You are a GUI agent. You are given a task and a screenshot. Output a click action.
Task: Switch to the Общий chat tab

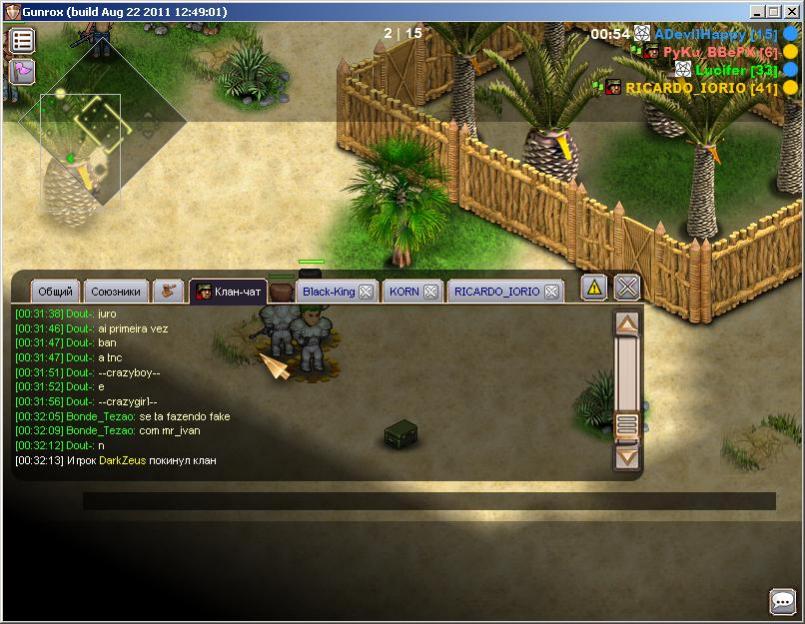tap(55, 292)
